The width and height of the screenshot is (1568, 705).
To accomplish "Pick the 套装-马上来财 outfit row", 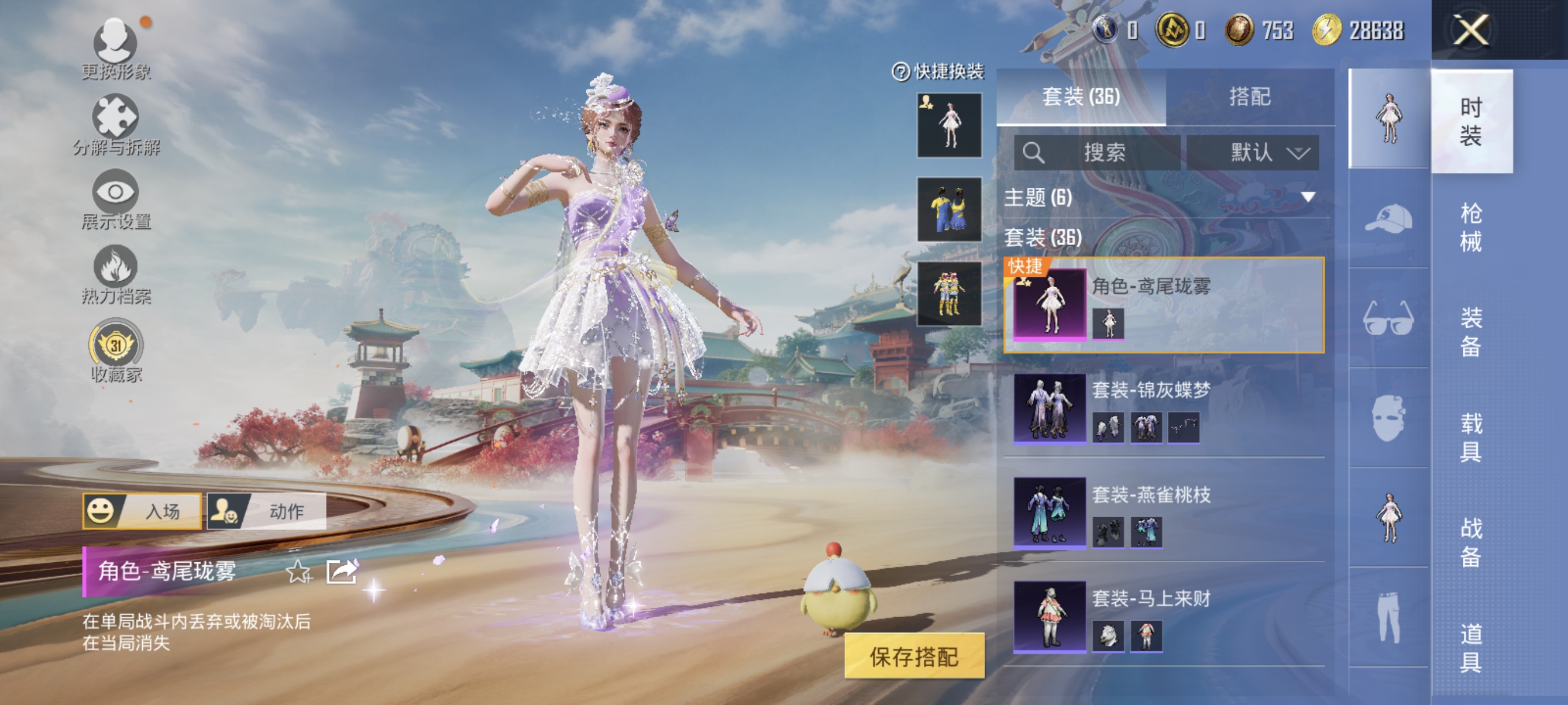I will click(x=1163, y=615).
